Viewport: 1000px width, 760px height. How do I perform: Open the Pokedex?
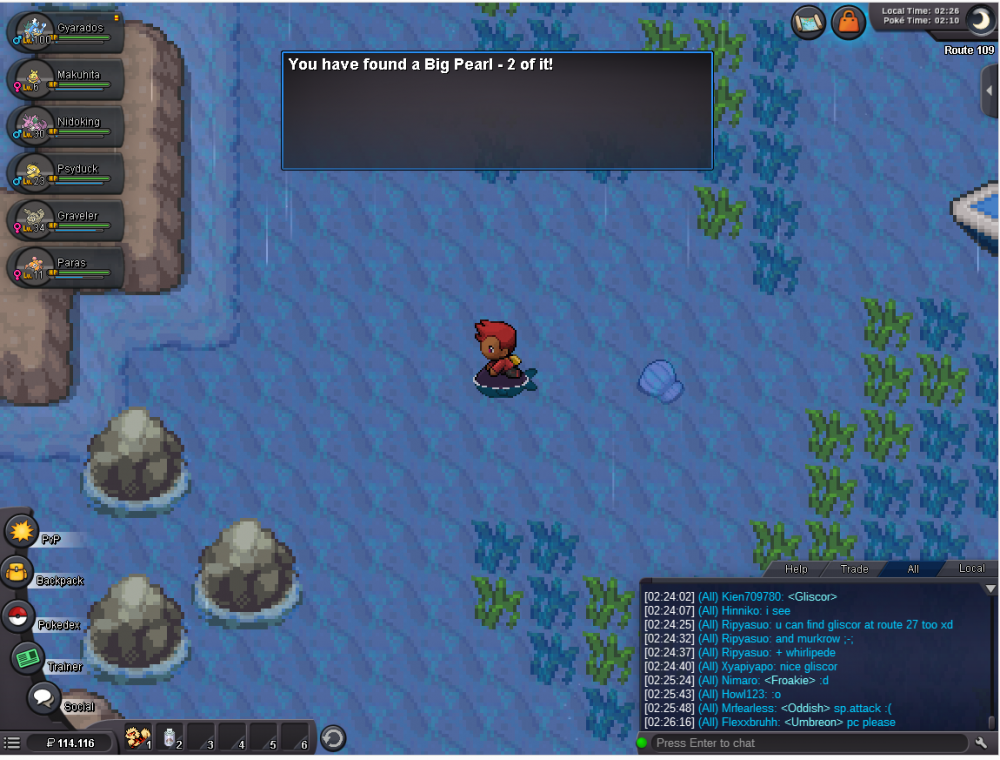tap(18, 617)
